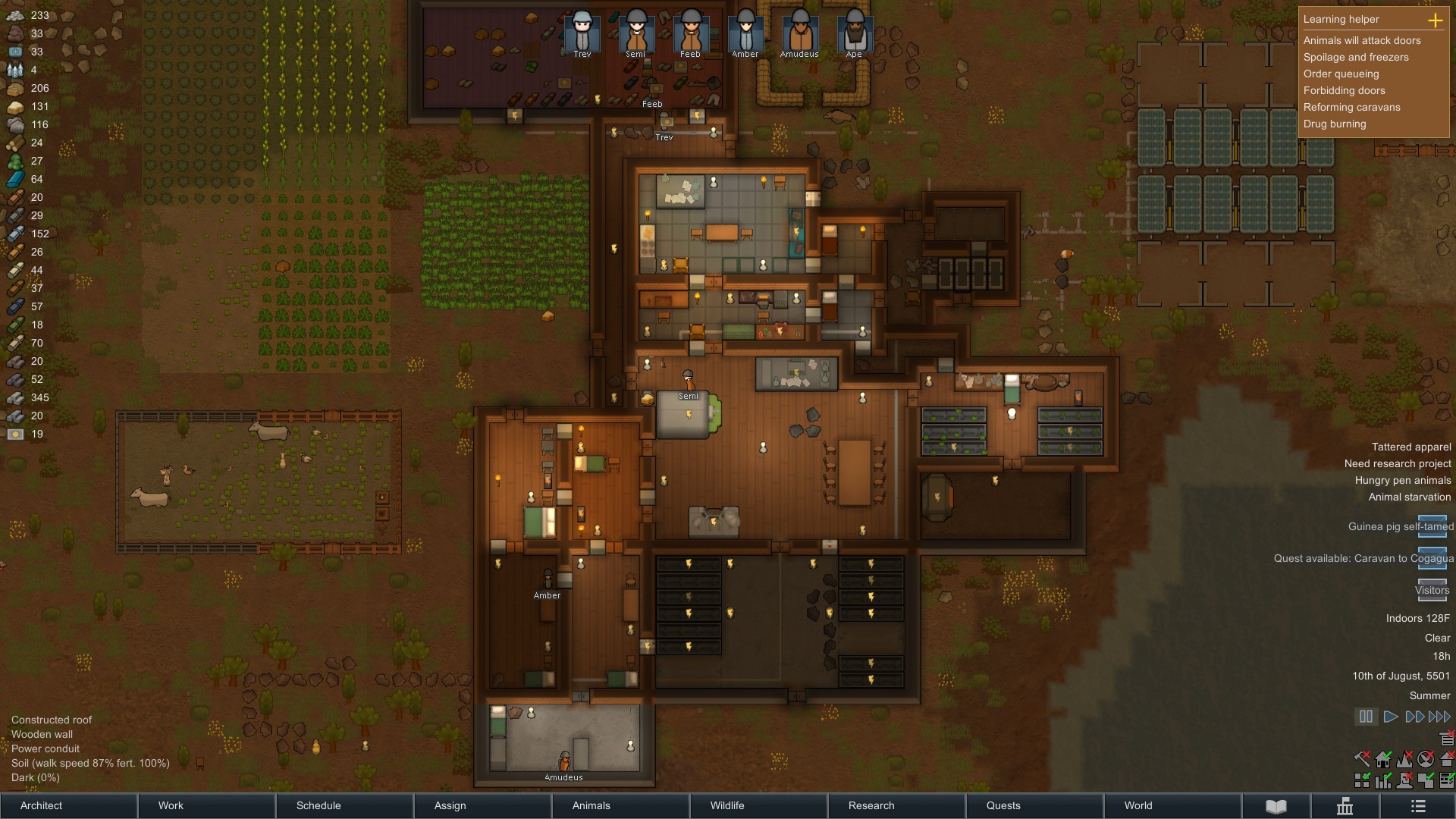Click the medicine icon in the resource readout
The width and height of the screenshot is (1456, 819).
click(15, 52)
